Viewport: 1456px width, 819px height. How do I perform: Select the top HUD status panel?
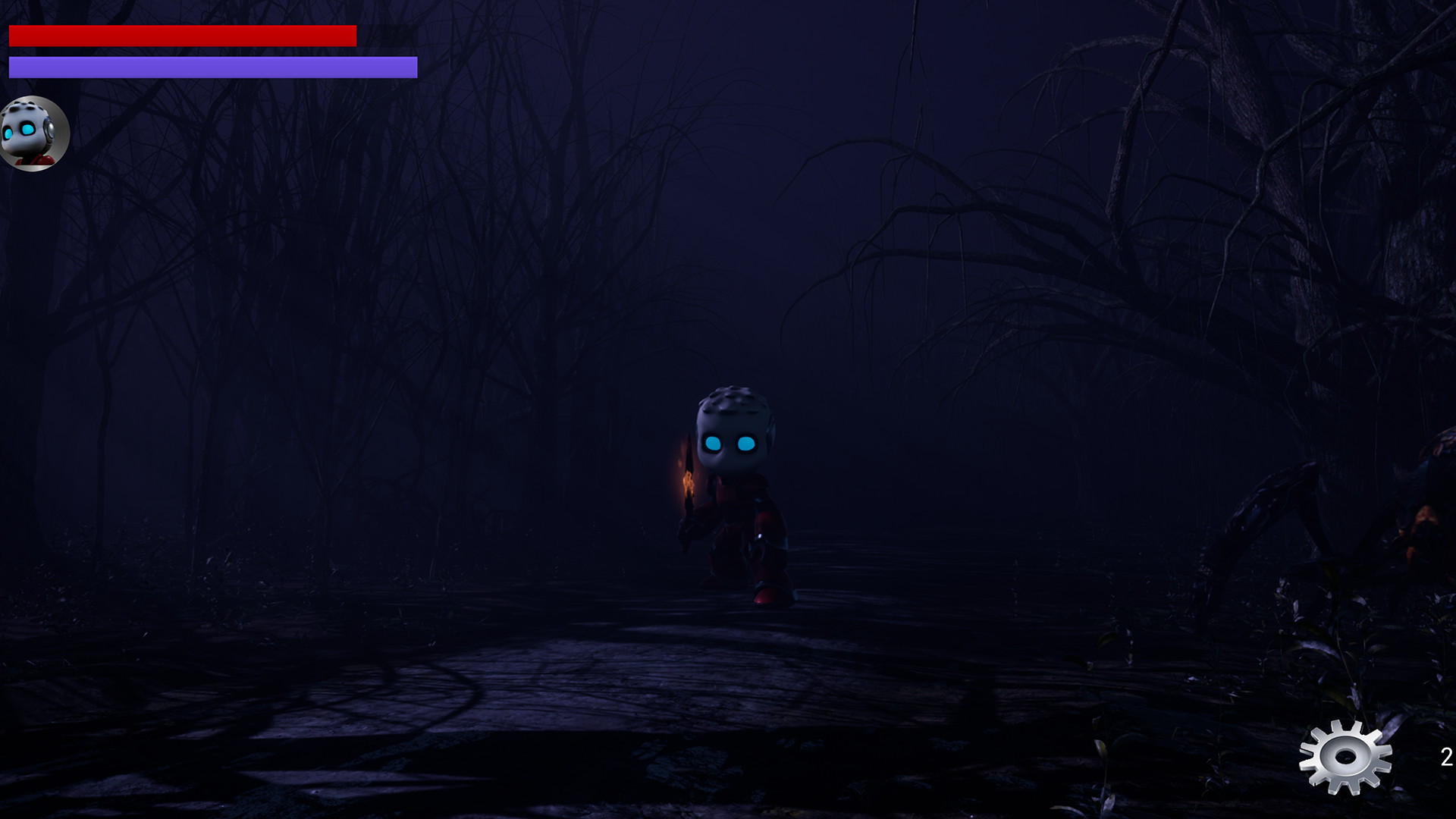point(212,49)
